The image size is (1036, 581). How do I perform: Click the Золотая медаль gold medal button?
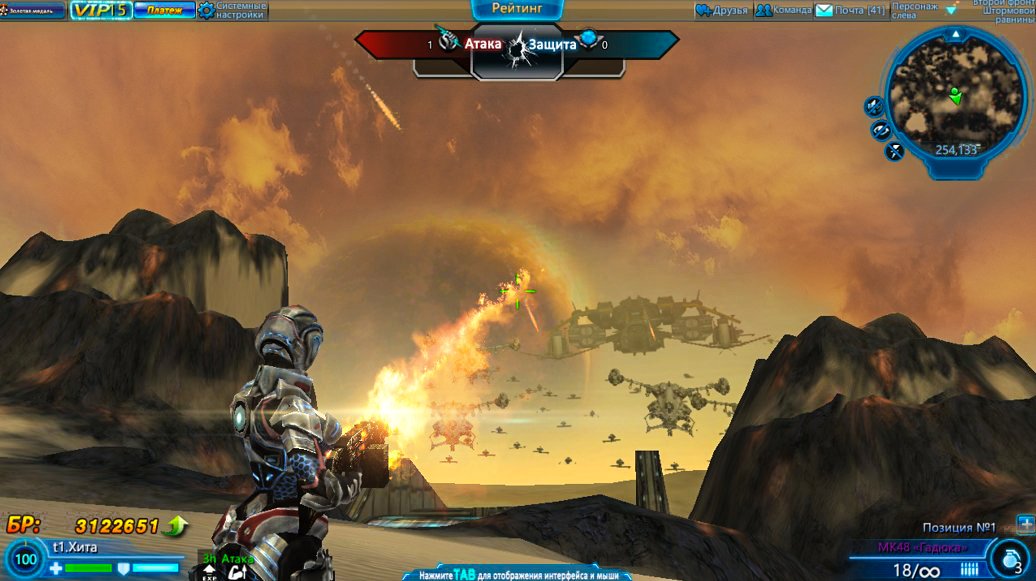coord(33,10)
